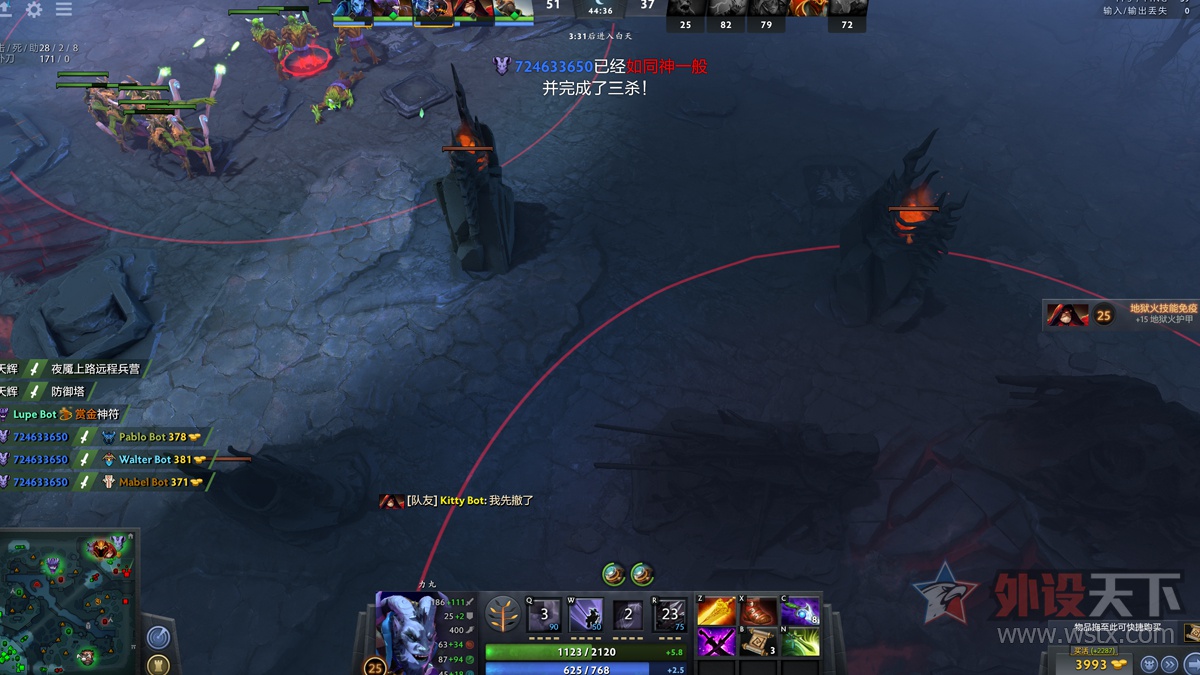This screenshot has width=1200, height=675.
Task: Activate the courier speed burst button
Action: click(x=1170, y=664)
